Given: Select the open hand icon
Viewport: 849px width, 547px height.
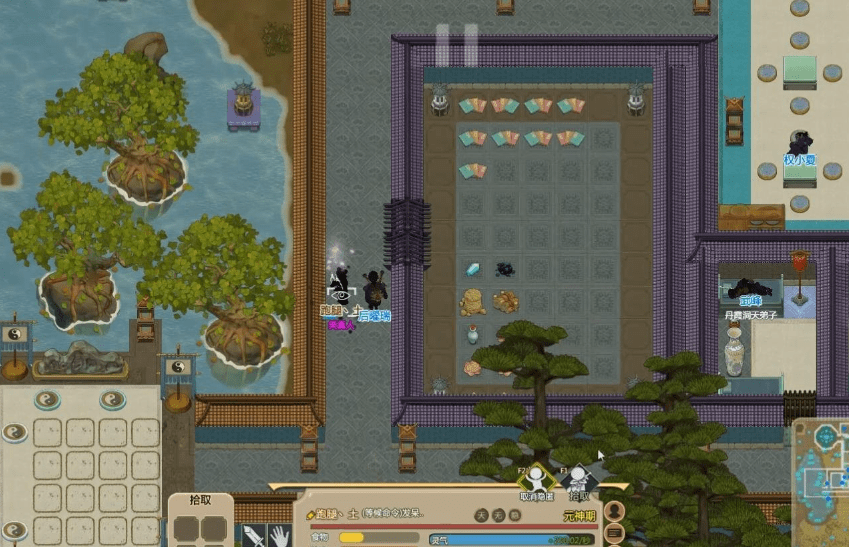Looking at the screenshot, I should click(279, 536).
